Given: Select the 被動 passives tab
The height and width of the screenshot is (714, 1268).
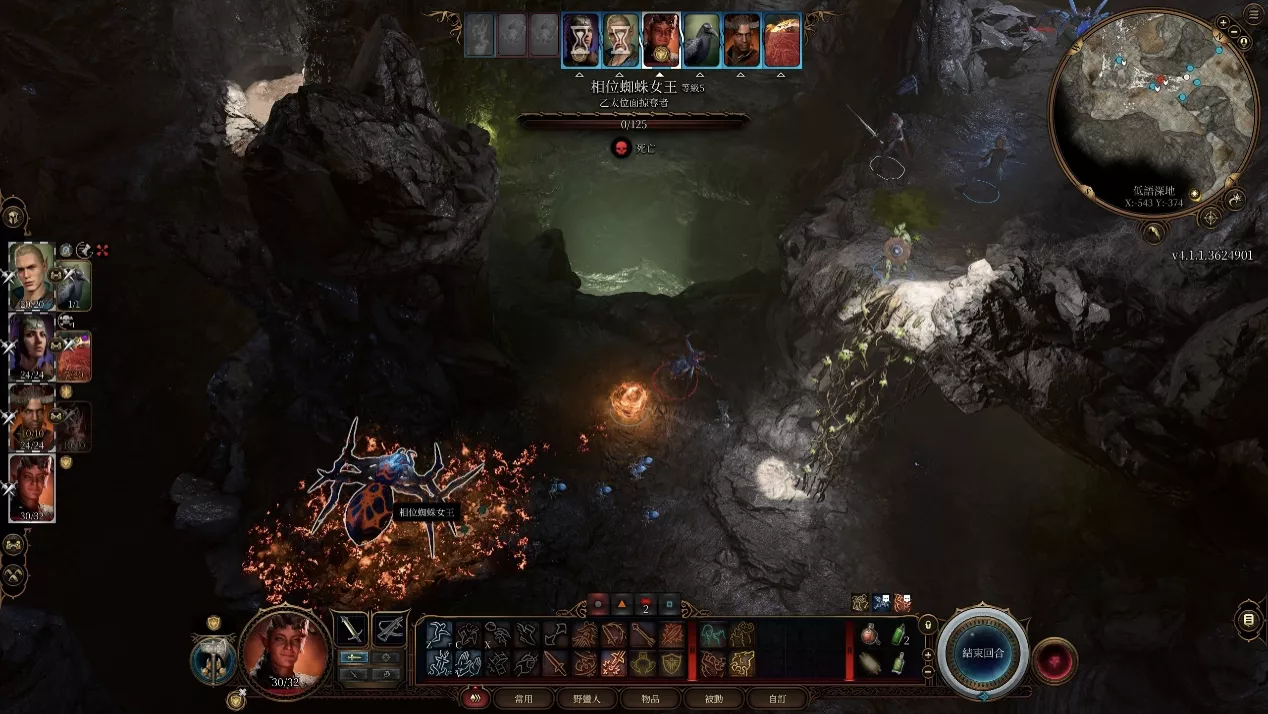Looking at the screenshot, I should click(713, 699).
